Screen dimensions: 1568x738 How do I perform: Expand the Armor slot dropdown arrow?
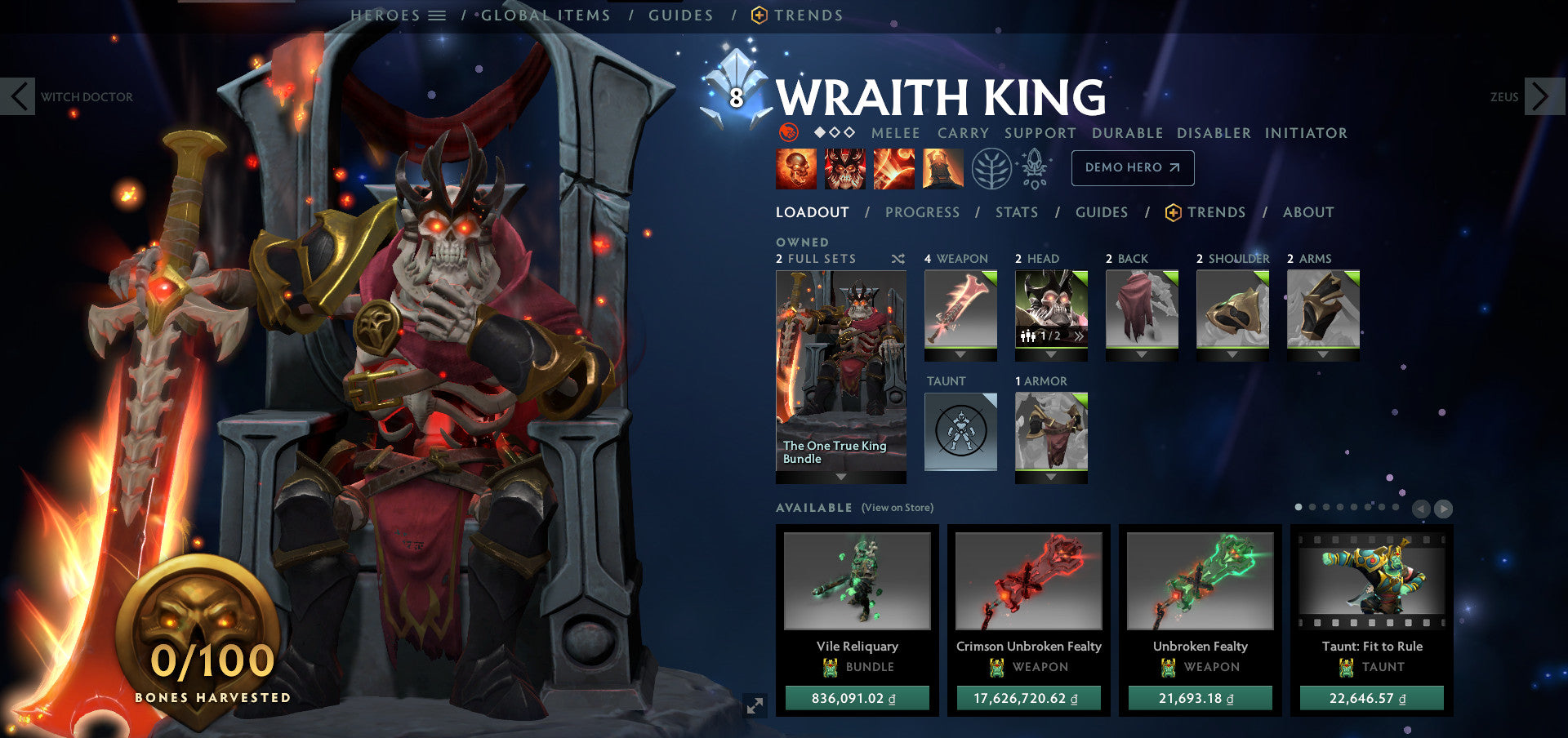[1052, 474]
